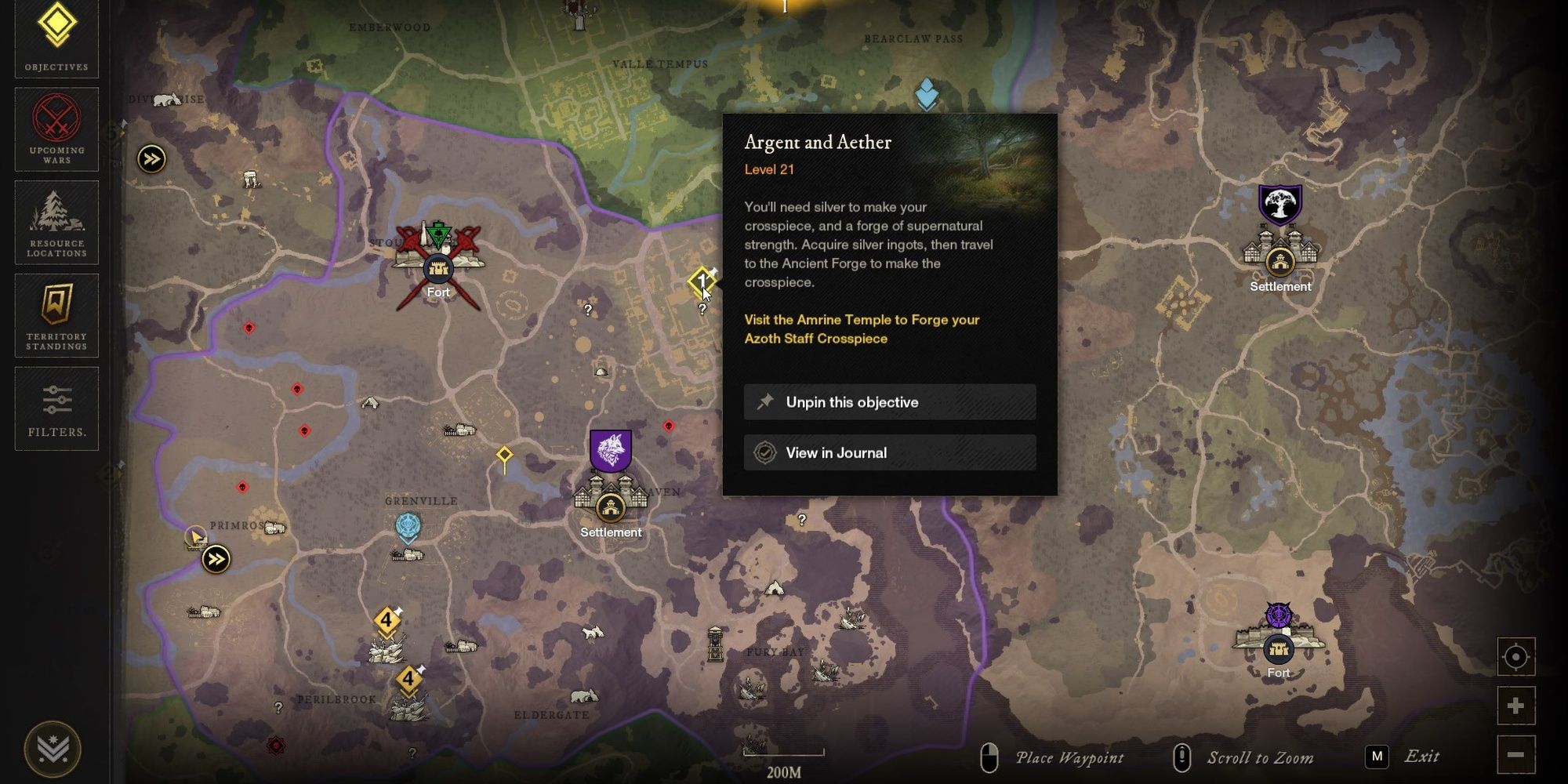Show Resource Locations on the map
The image size is (1568, 784).
tap(55, 223)
